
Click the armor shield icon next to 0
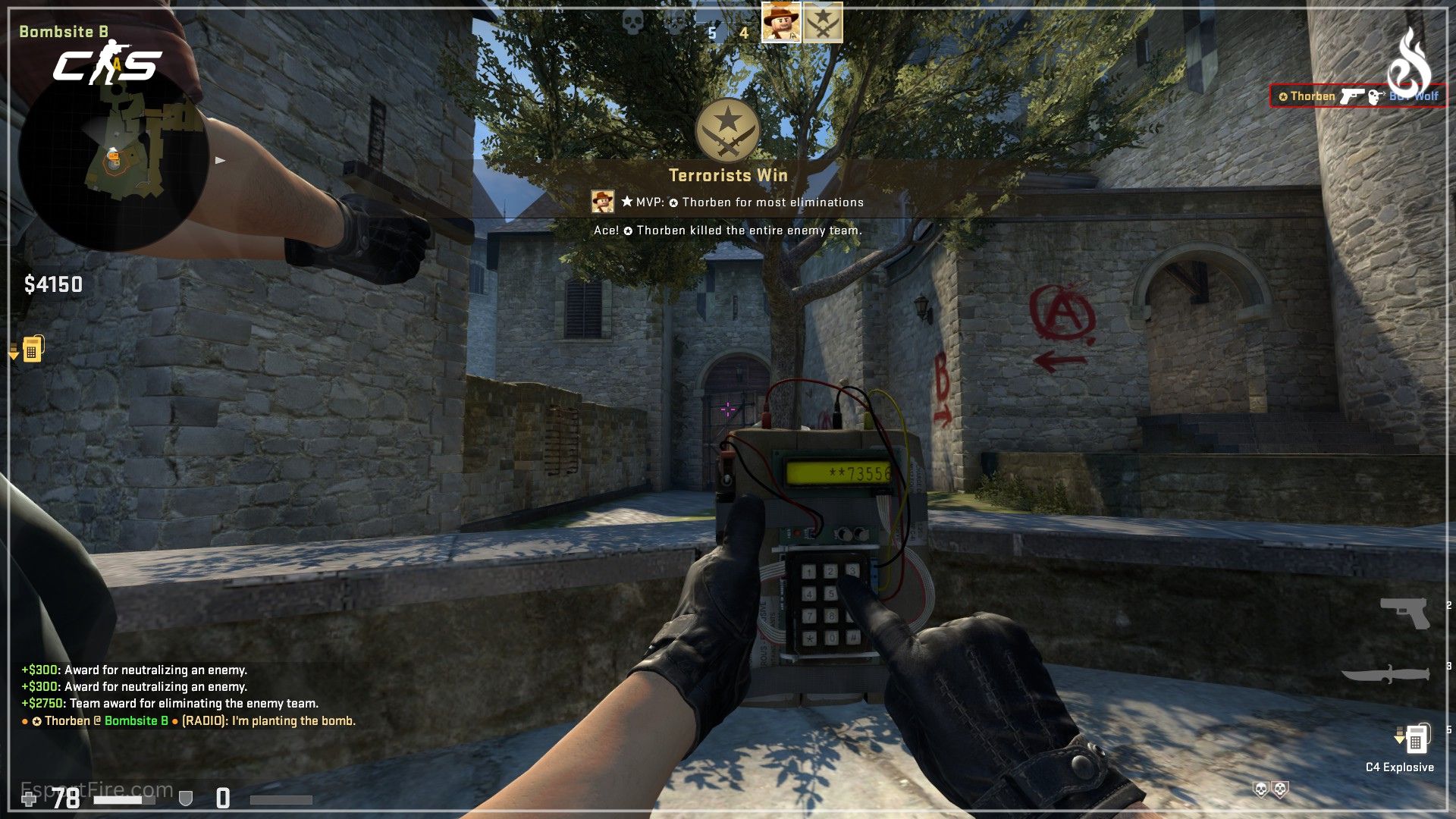coord(184,798)
